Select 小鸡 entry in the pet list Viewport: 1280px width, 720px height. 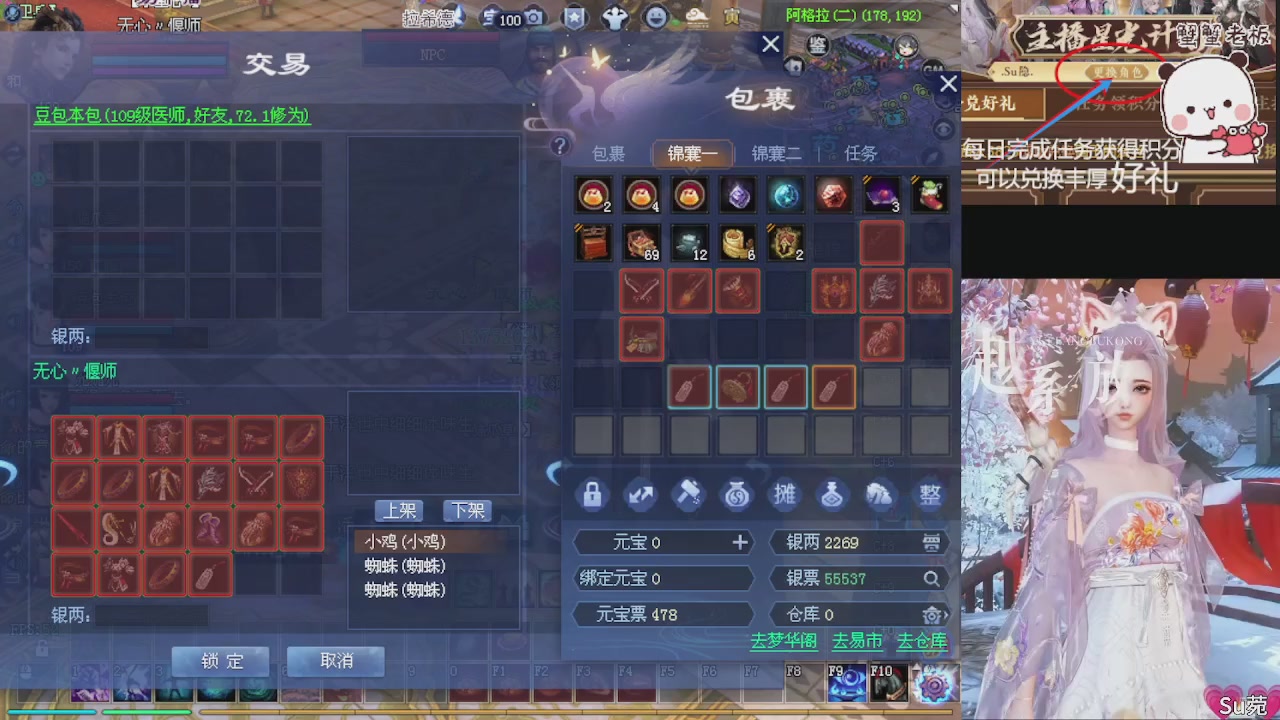403,541
